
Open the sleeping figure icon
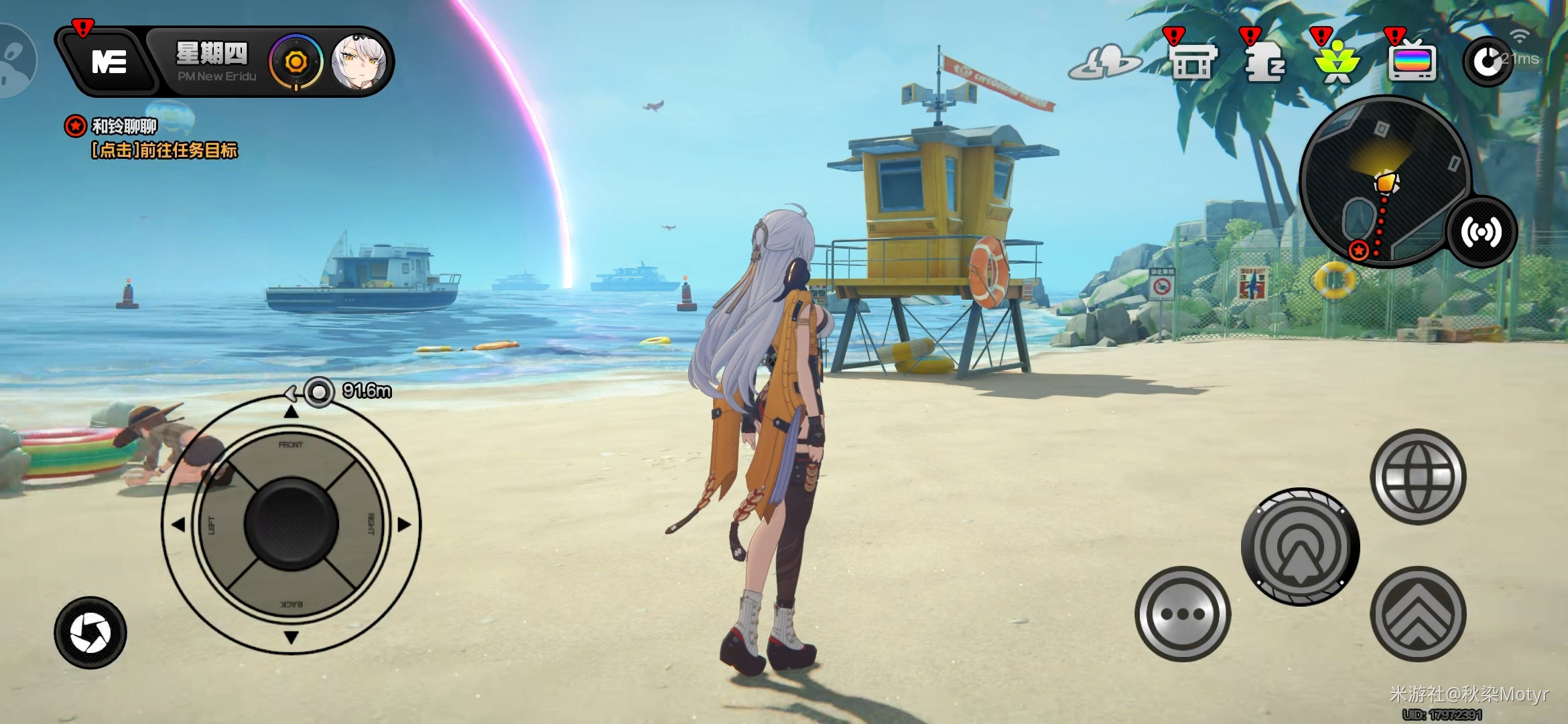[1264, 62]
